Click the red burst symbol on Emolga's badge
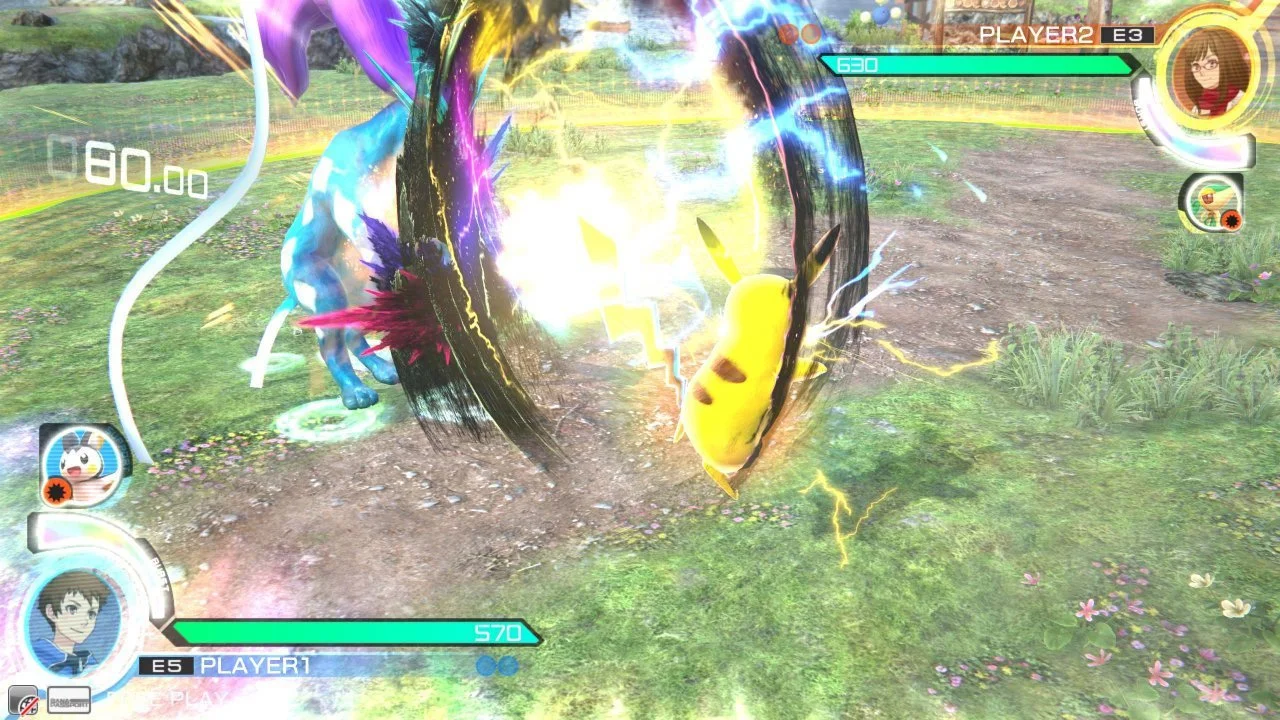Screen dimensions: 1280x720 coord(55,490)
